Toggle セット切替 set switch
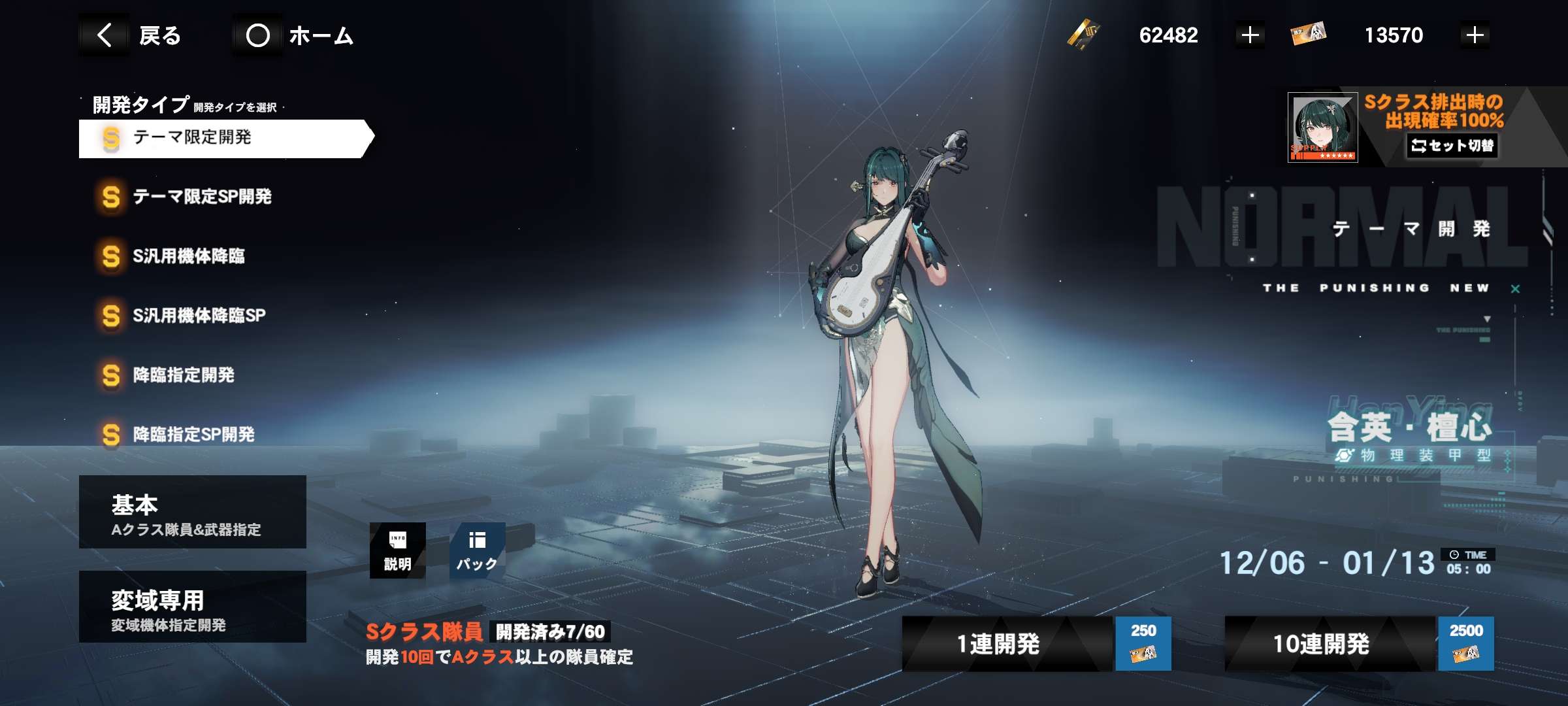Viewport: 1568px width, 706px height. pos(1452,146)
